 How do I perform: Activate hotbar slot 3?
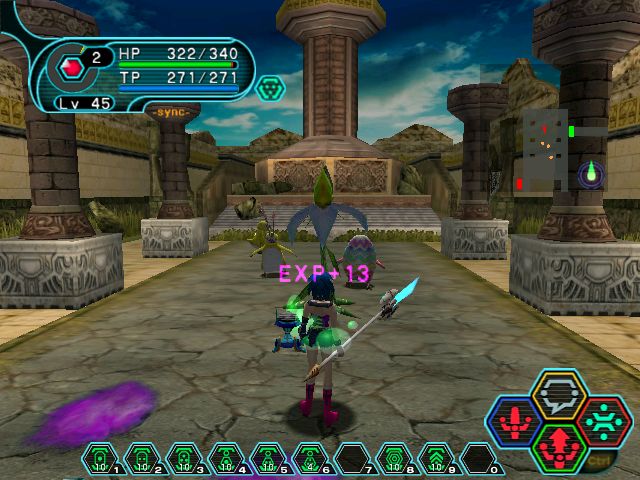(x=184, y=461)
